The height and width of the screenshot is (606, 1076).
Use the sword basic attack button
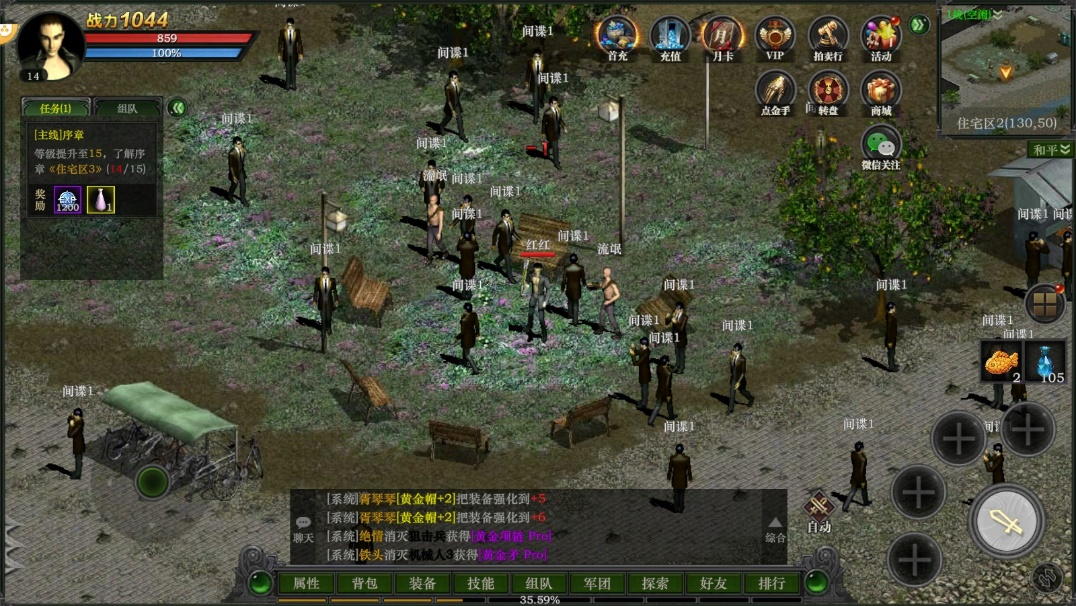tap(1006, 521)
